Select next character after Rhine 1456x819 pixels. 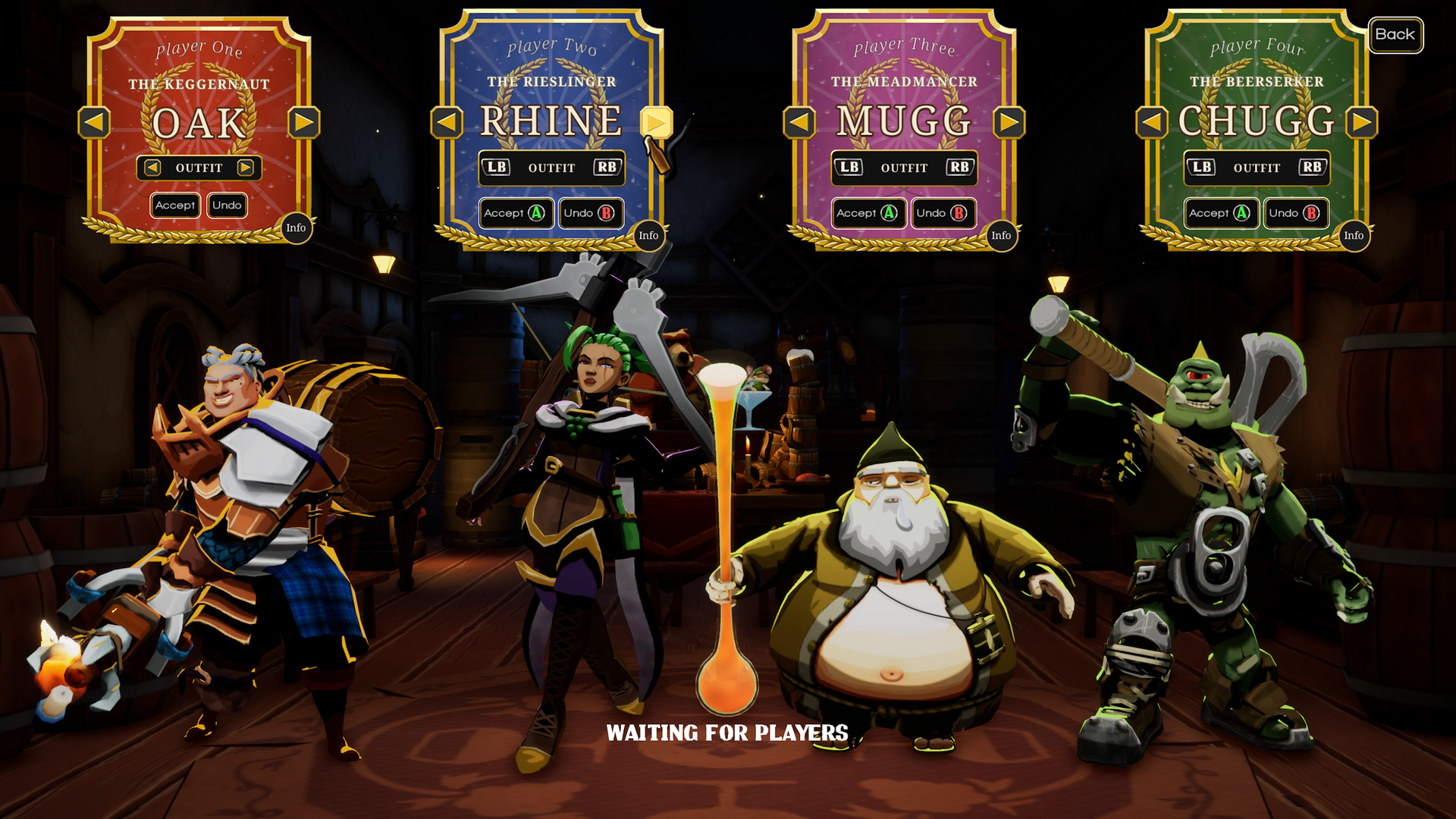656,123
